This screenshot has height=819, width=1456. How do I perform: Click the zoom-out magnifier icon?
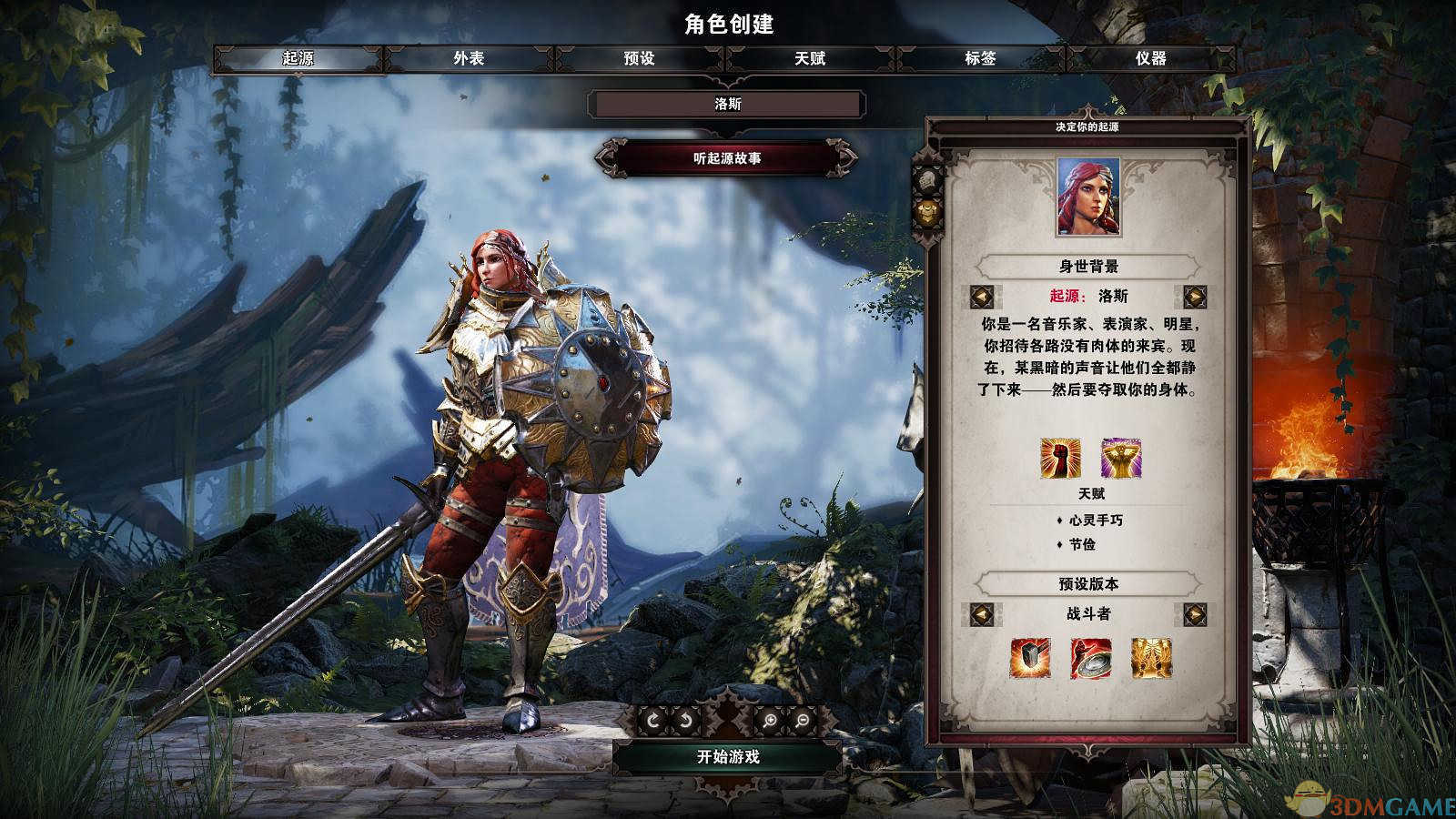(x=803, y=720)
